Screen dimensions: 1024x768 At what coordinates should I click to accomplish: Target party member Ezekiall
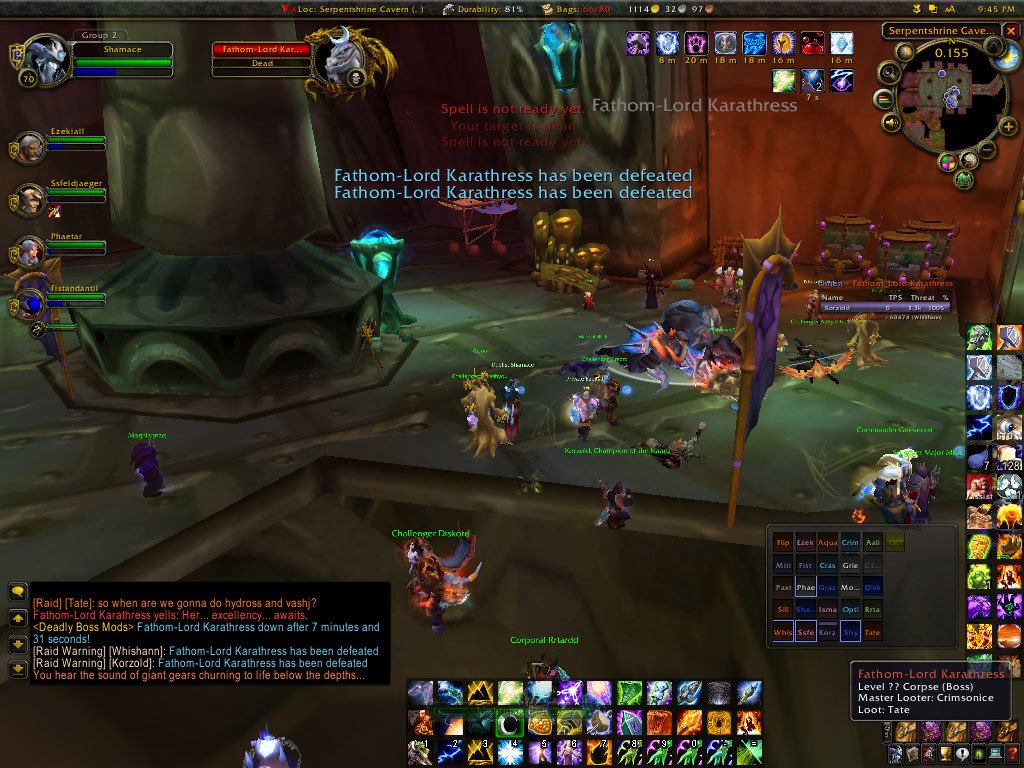(x=29, y=146)
